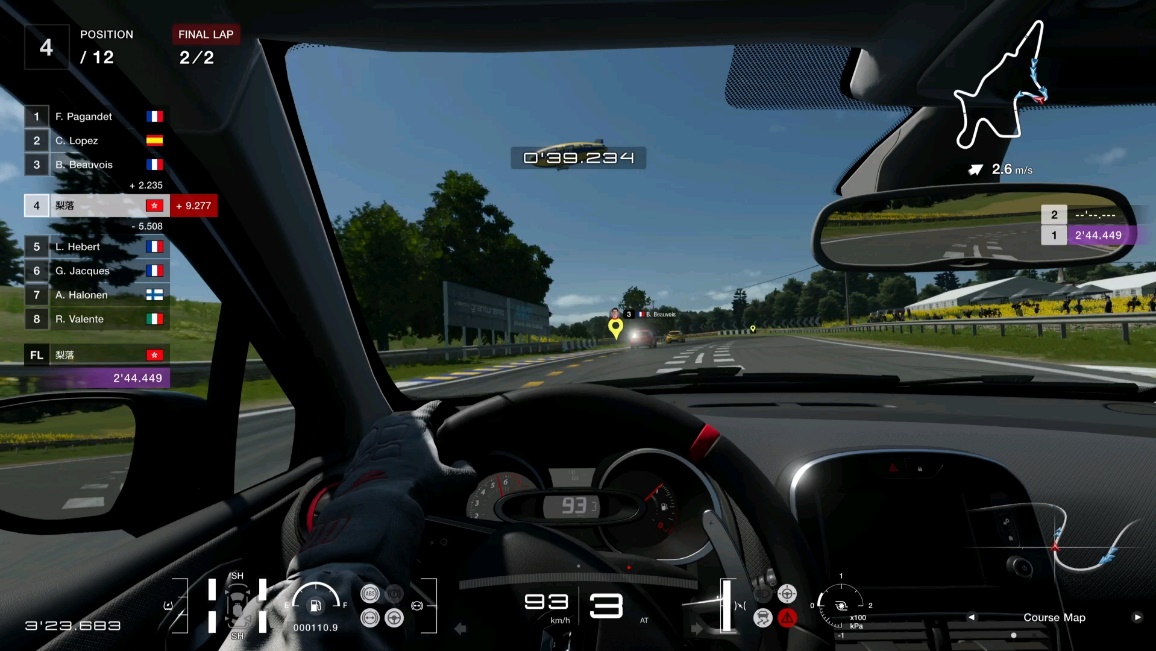Select F. Pagandet in the leaderboard

coord(97,117)
